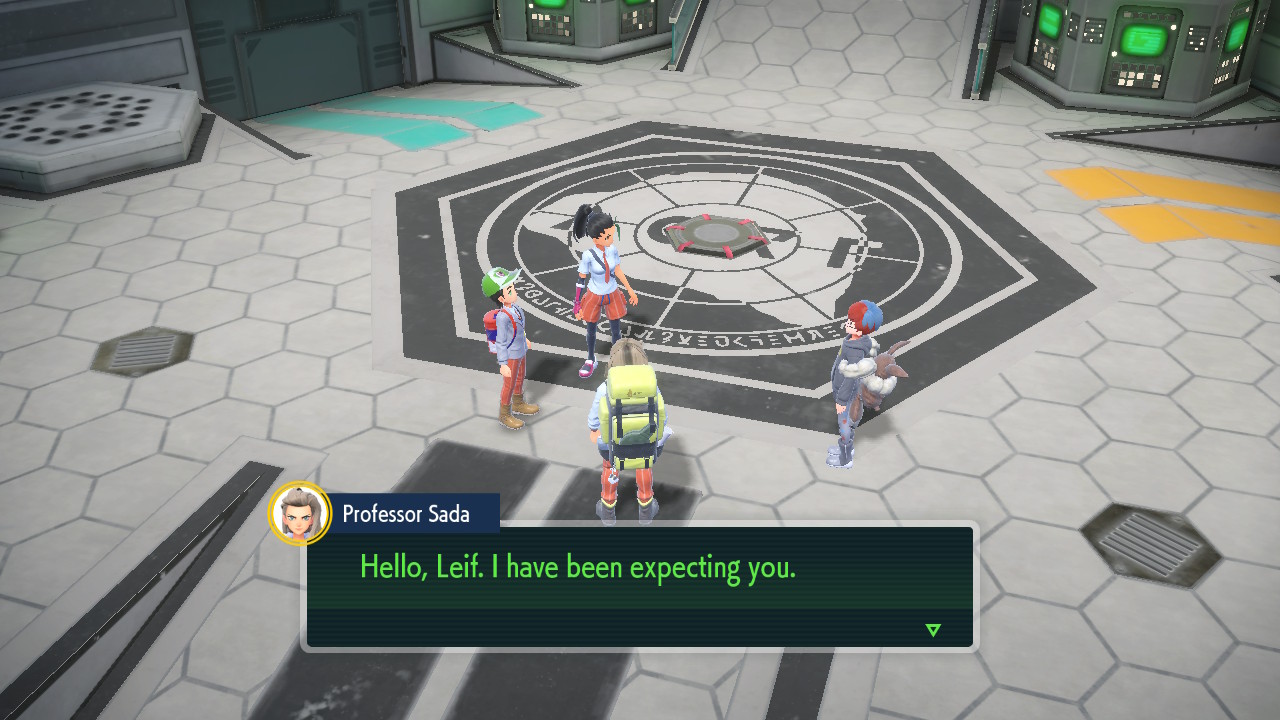Viewport: 1280px width, 720px height.
Task: Click Professor Sada's speaker portrait
Action: click(300, 514)
